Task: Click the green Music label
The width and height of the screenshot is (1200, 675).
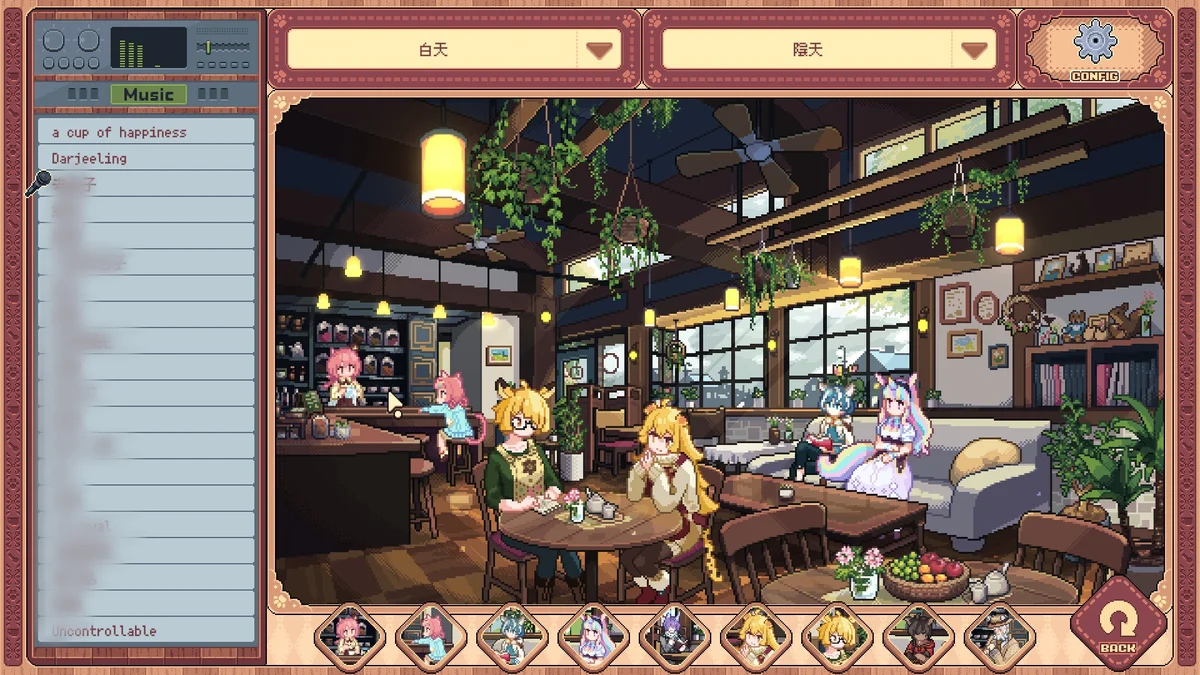Action: 148,94
